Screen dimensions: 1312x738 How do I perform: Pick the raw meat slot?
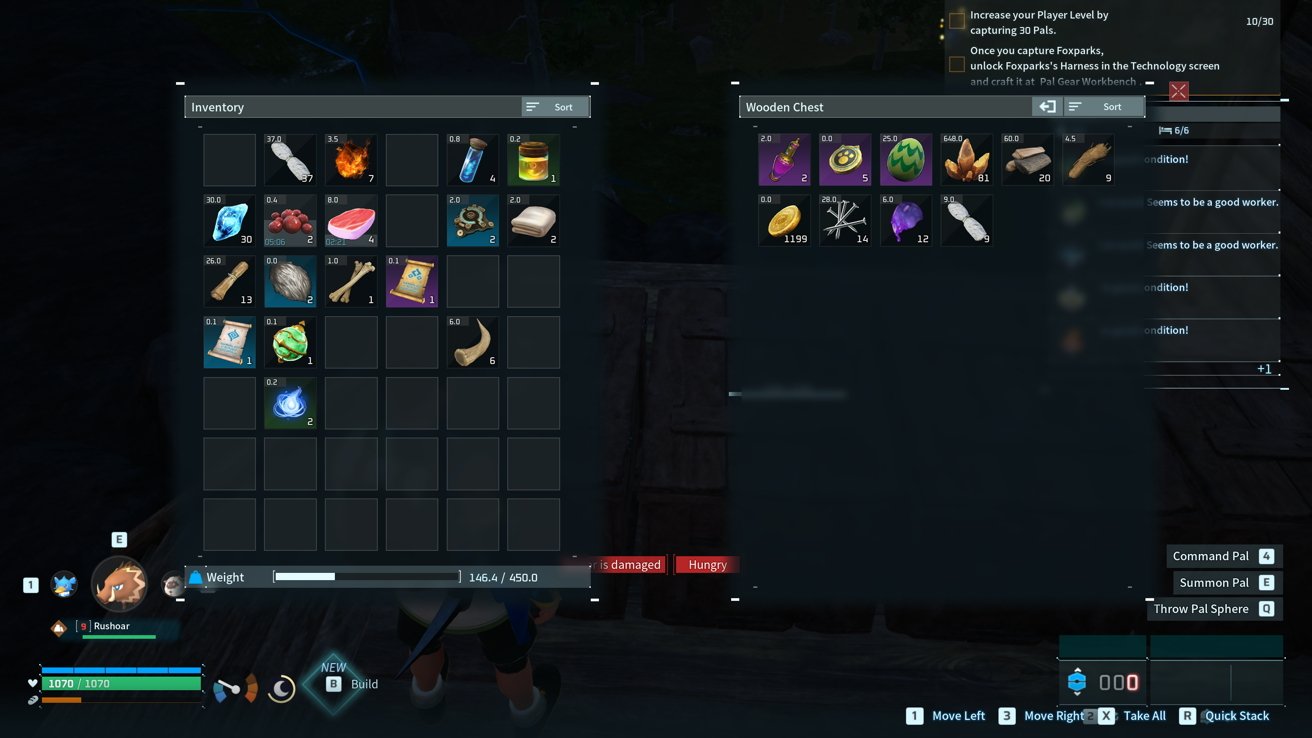pyautogui.click(x=351, y=221)
